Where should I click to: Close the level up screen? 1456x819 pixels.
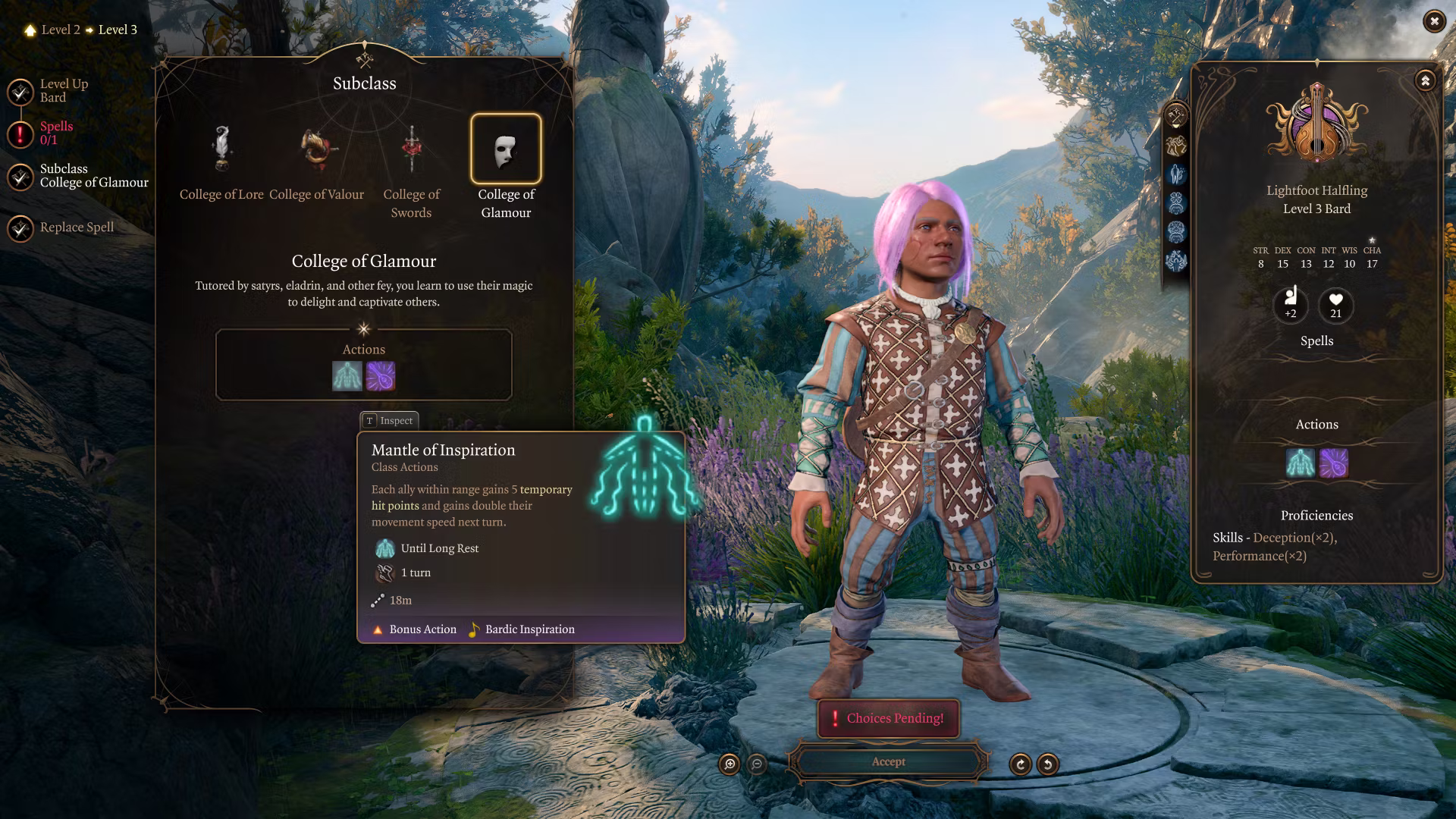tap(1433, 21)
